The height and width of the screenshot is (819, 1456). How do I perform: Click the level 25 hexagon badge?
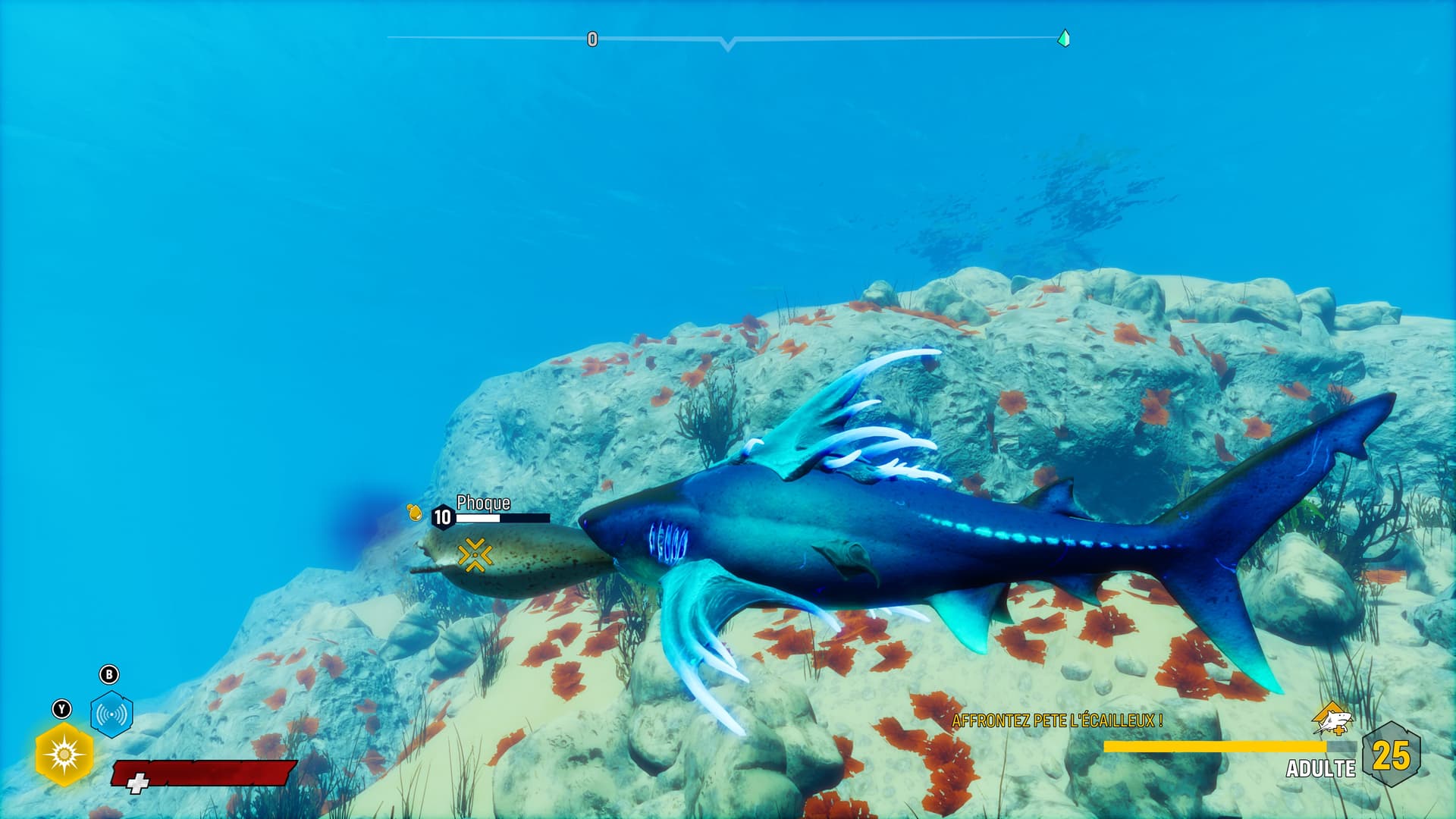1391,755
